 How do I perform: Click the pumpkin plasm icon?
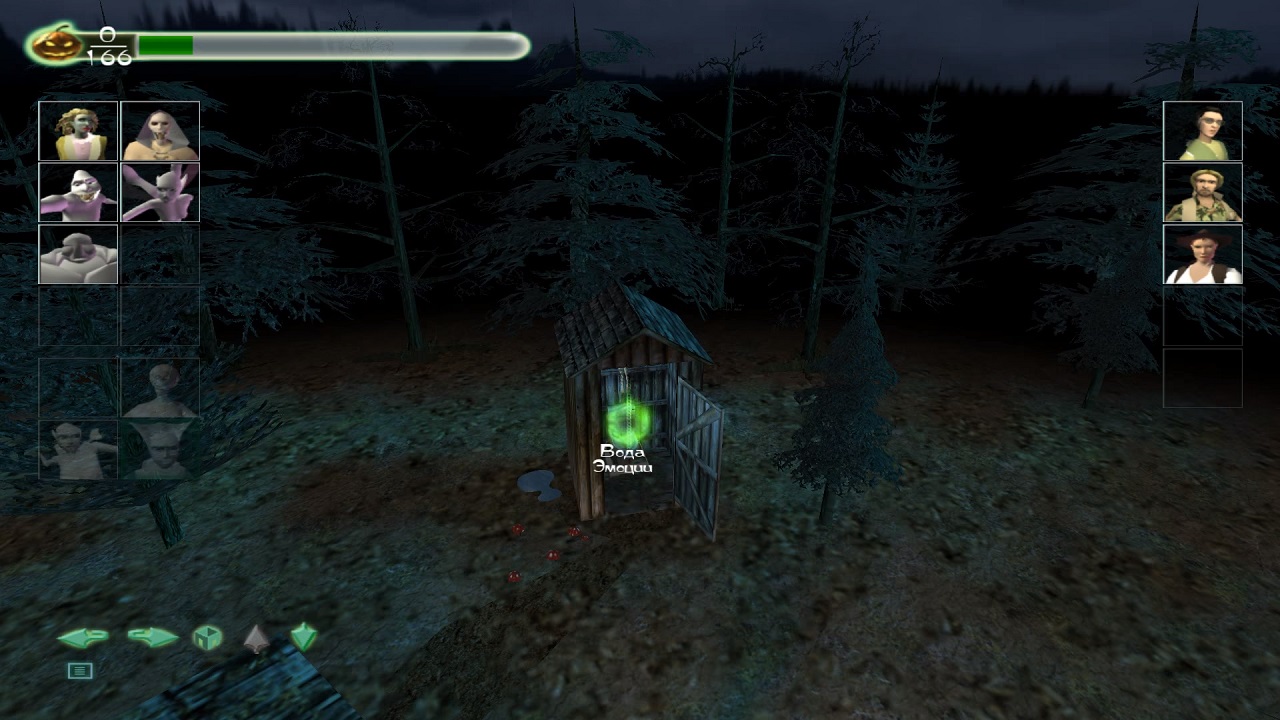pos(55,45)
